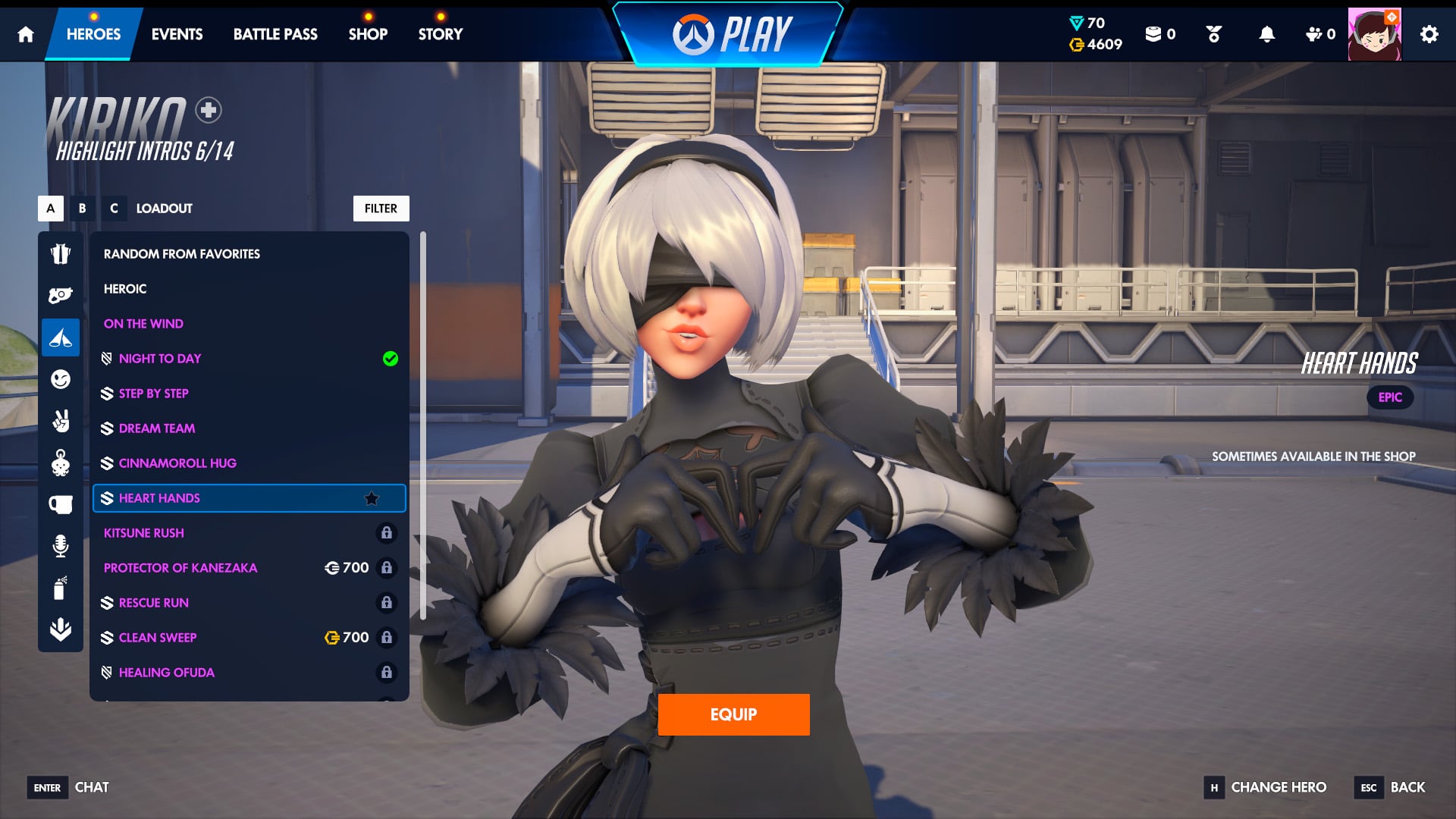The image size is (1456, 819).
Task: Open the Events tab
Action: coord(177,34)
